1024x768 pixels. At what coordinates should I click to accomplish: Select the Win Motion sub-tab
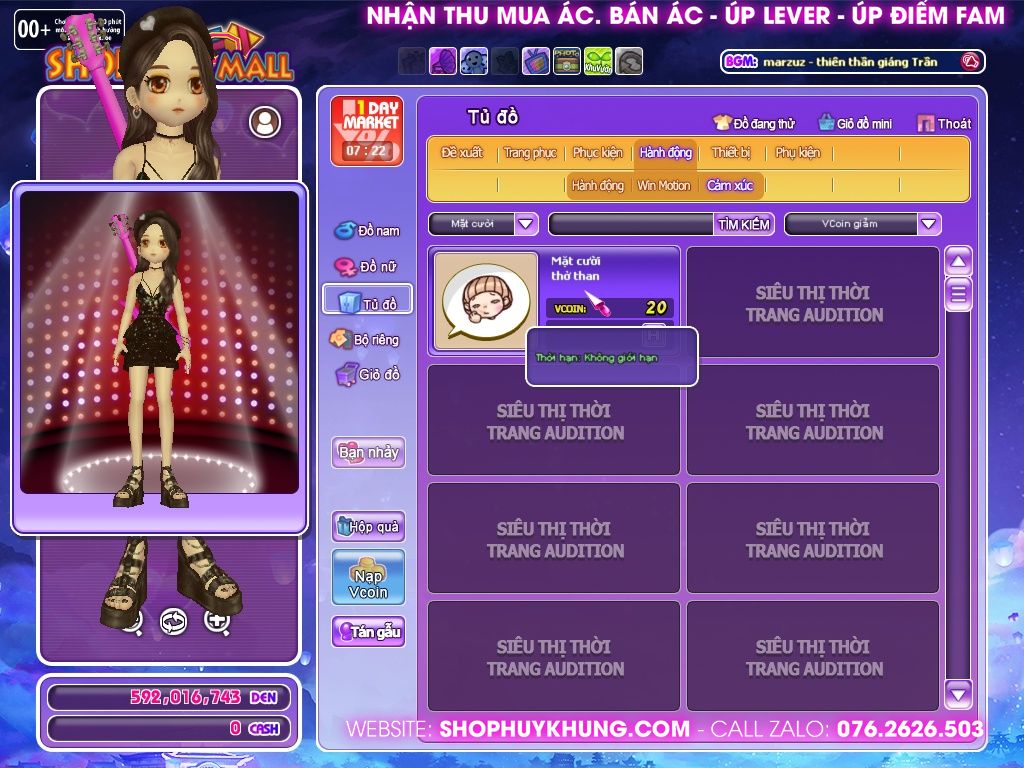pyautogui.click(x=664, y=186)
